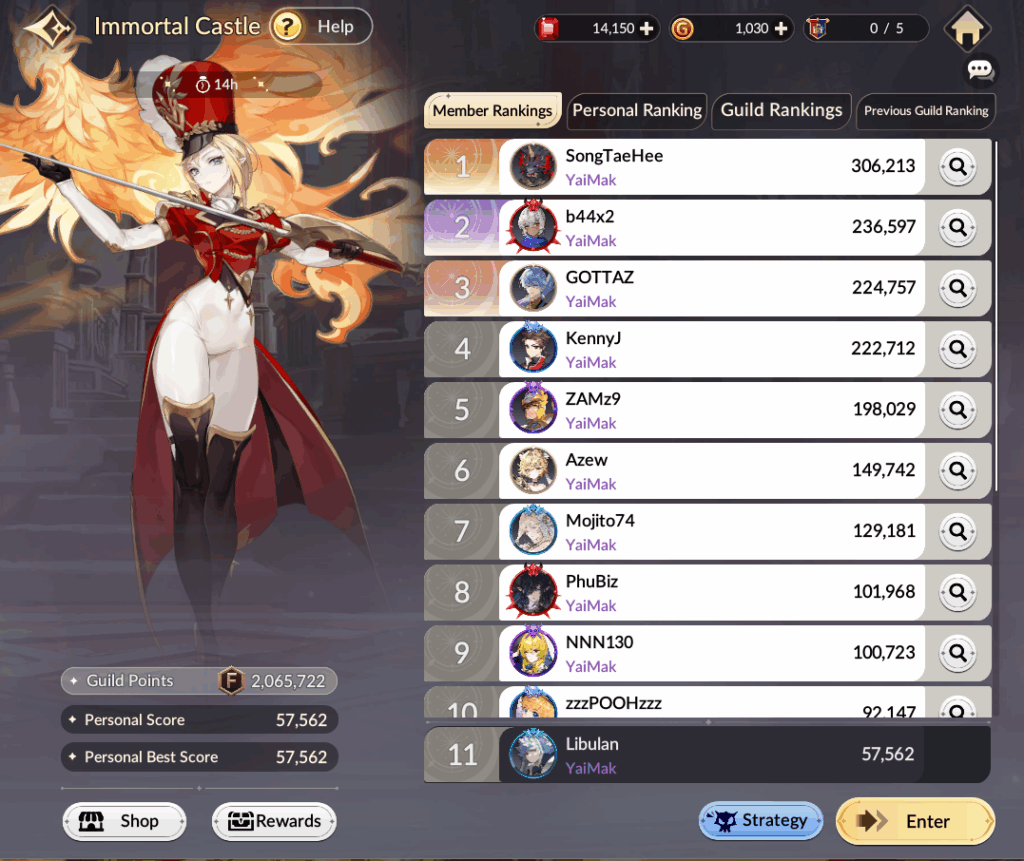Go back using the top-left arrow
The image size is (1024, 861).
click(x=49, y=27)
